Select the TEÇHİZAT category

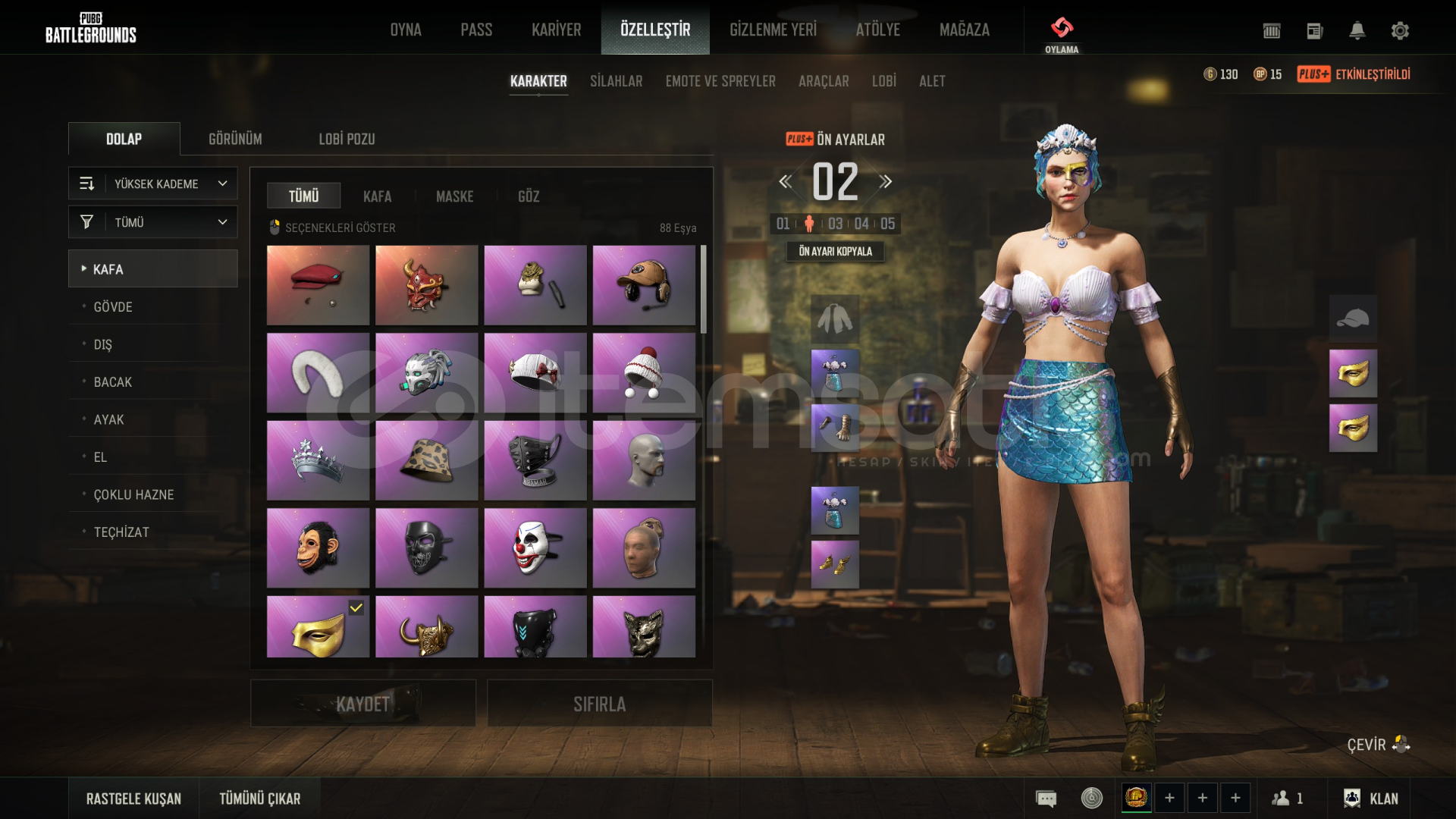(121, 532)
